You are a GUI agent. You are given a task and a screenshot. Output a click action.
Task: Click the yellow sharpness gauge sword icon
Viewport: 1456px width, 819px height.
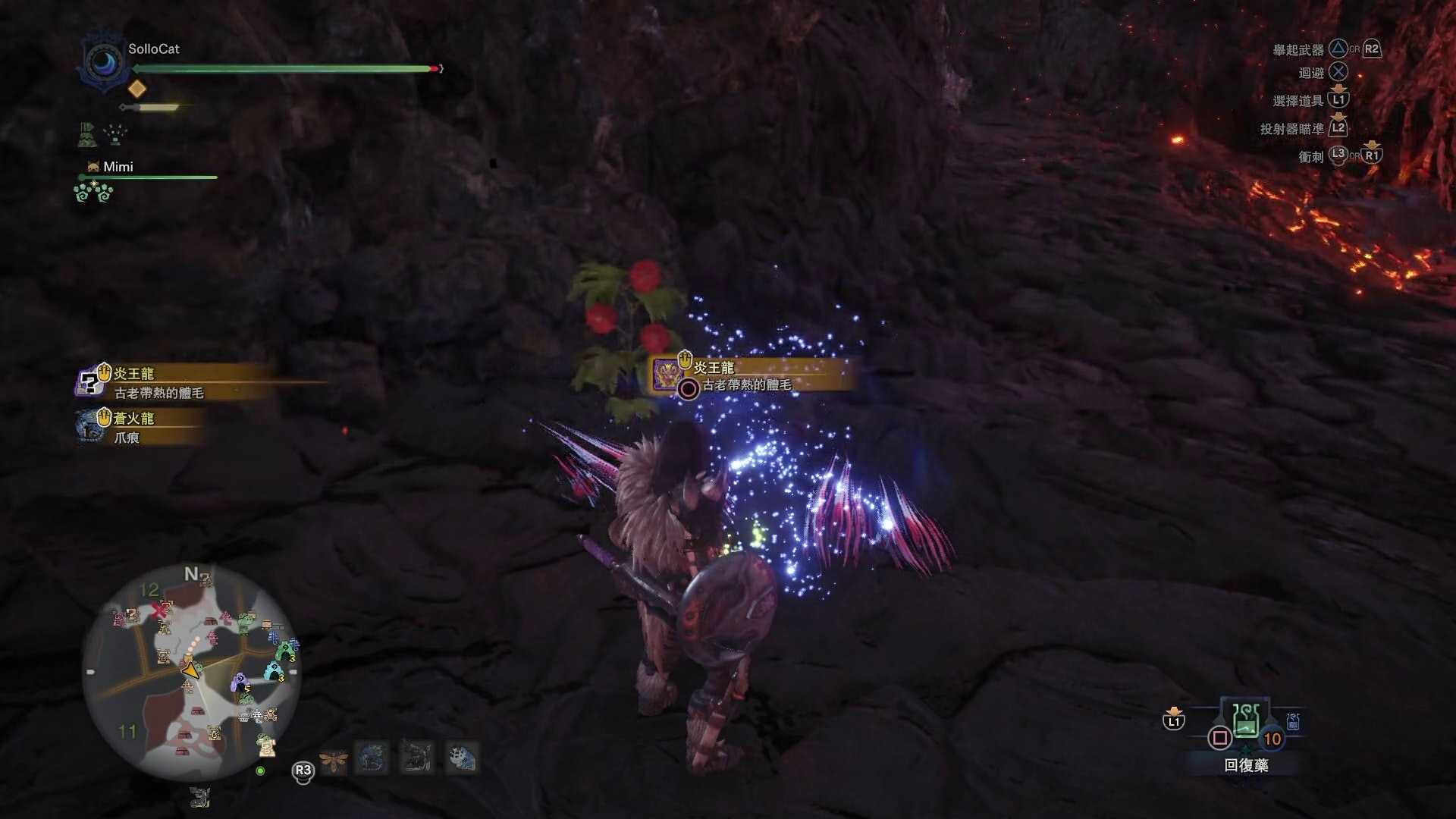pyautogui.click(x=144, y=108)
